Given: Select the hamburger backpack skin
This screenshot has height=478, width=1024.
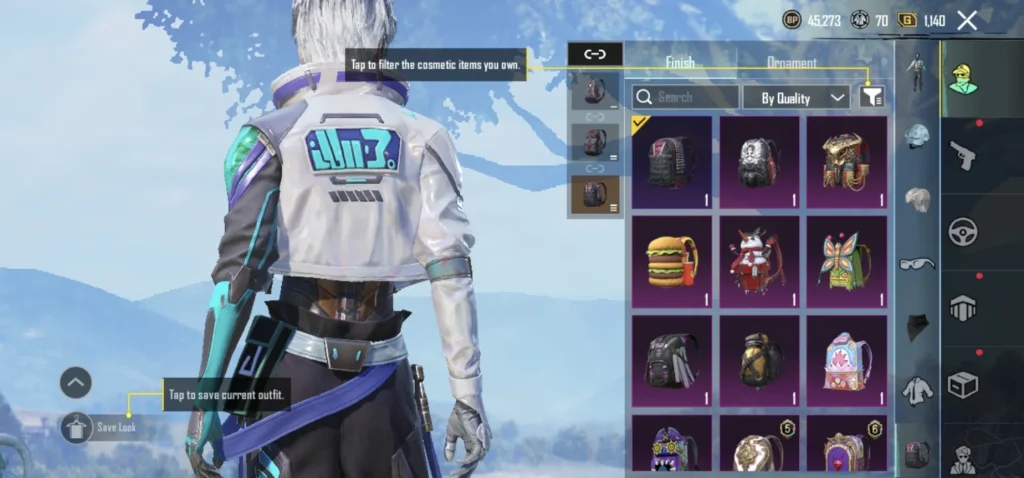Looking at the screenshot, I should click(672, 260).
